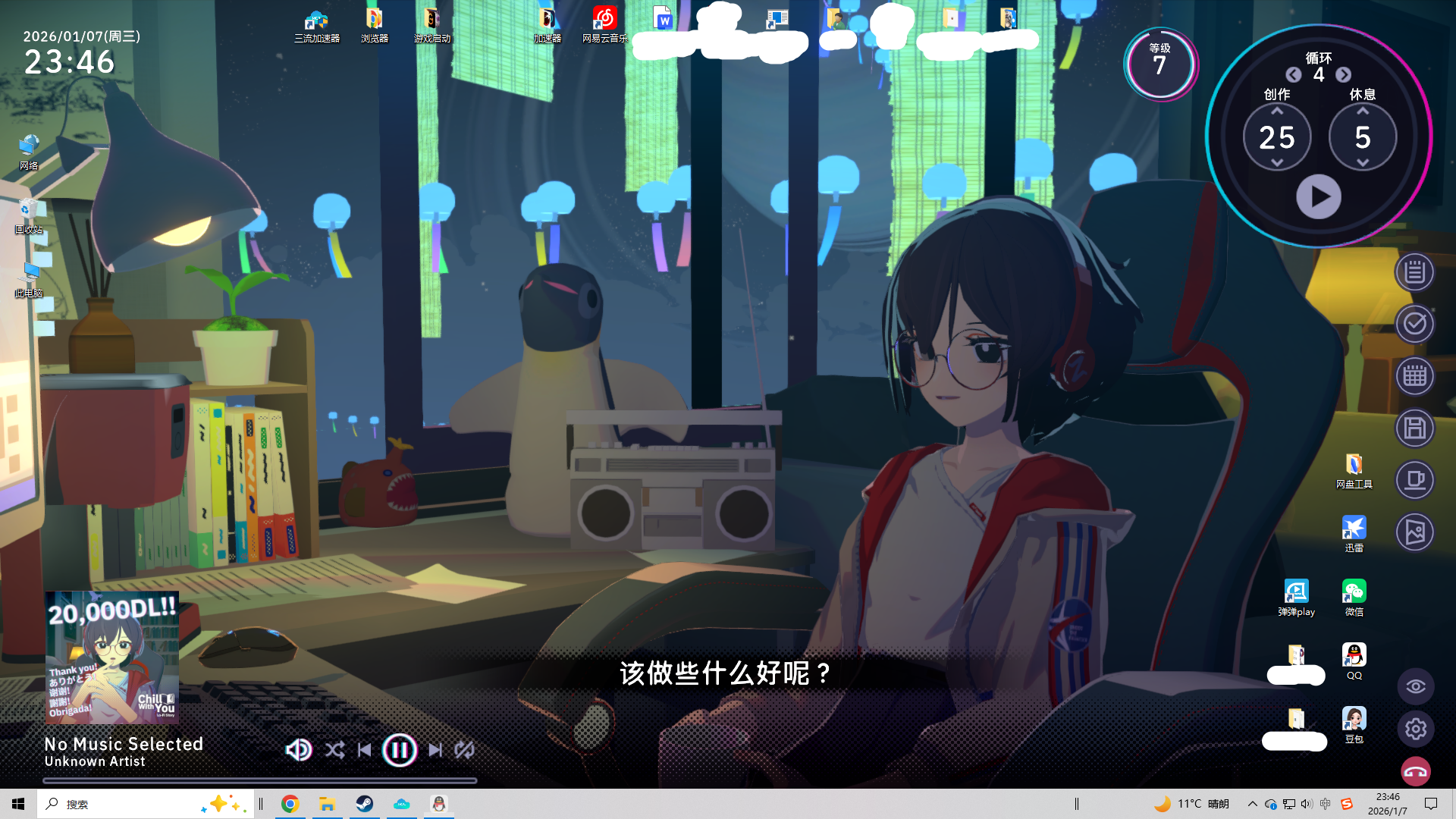Click the floppy disk save icon
Screen dimensions: 1456x819
pyautogui.click(x=1415, y=428)
